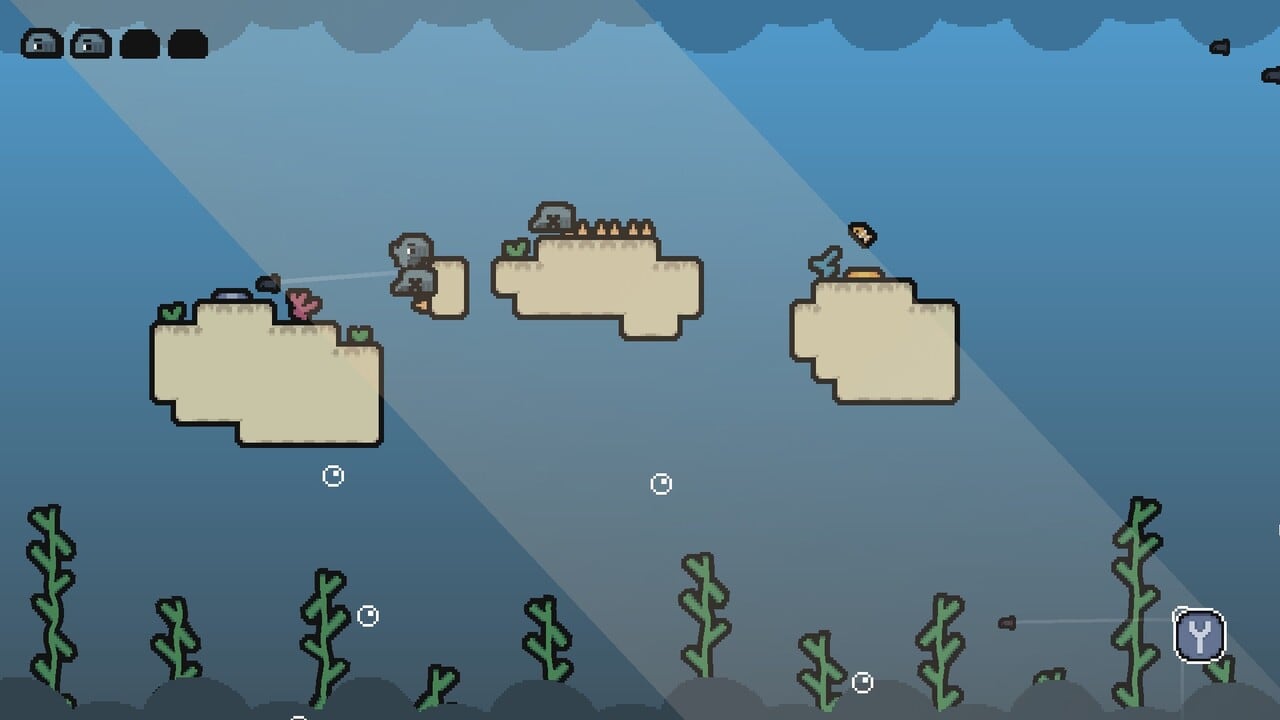Click the tiny fish at the top right corner

[1220, 47]
